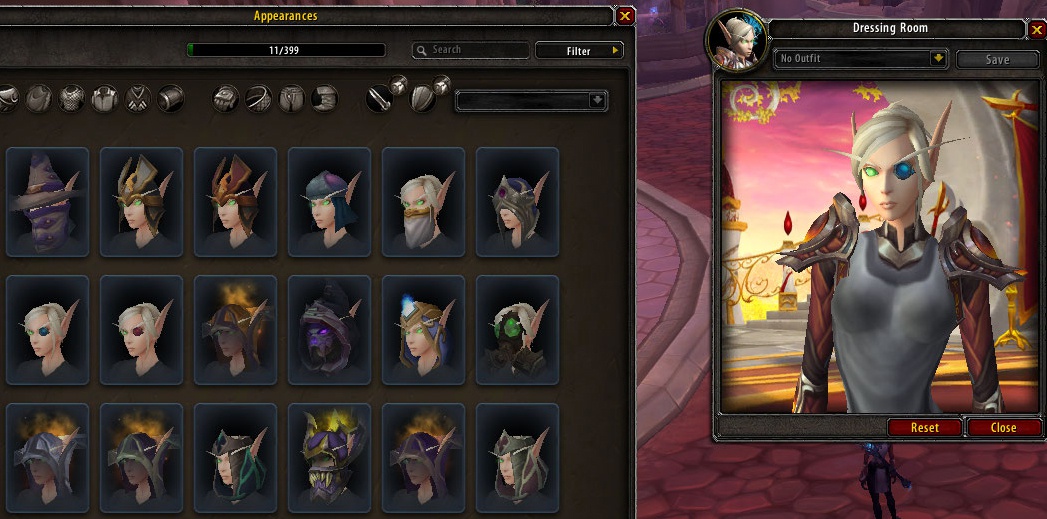Reset the Dressing Room model
The width and height of the screenshot is (1047, 519).
tap(925, 427)
